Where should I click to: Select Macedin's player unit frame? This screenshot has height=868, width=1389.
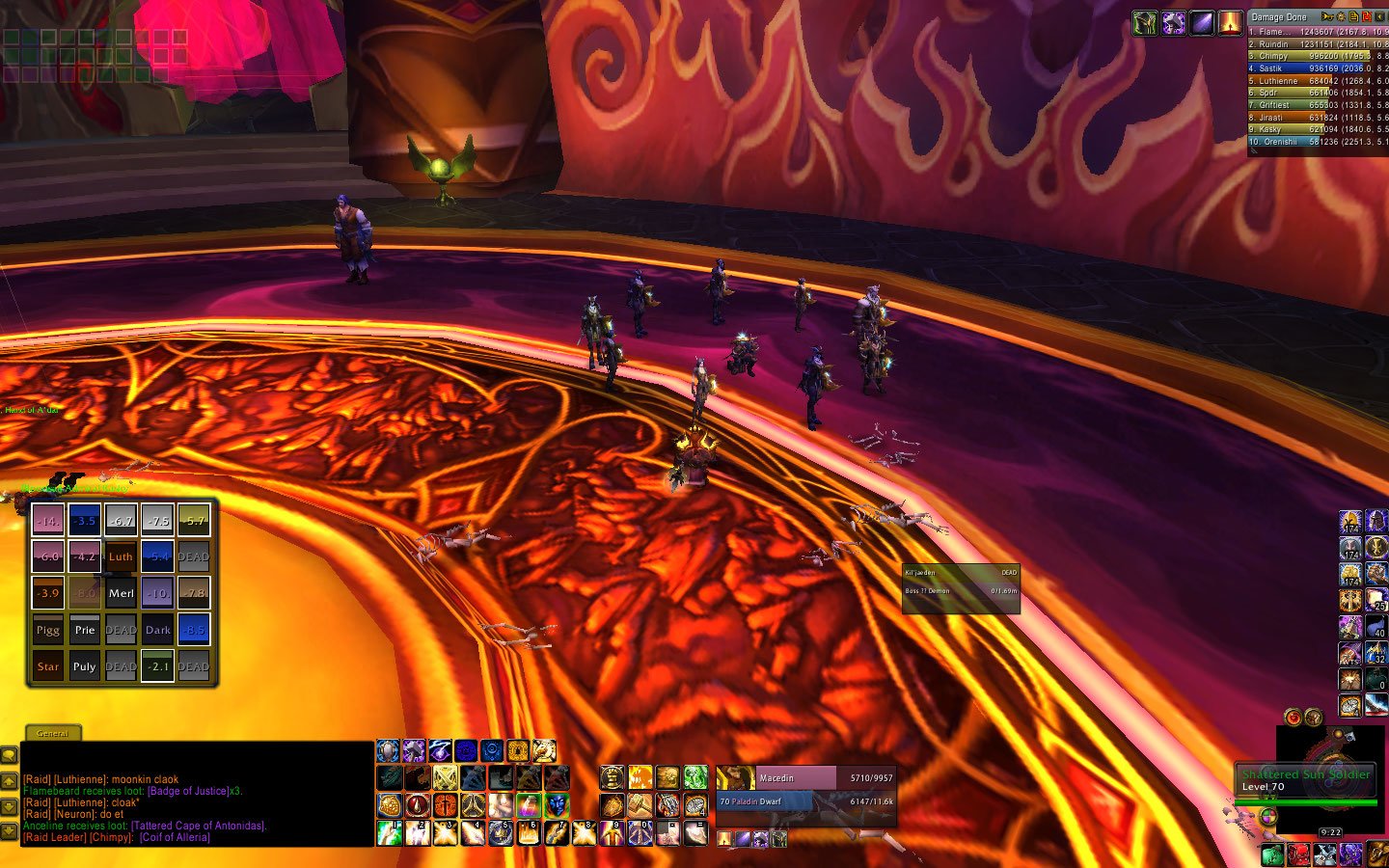coord(805,778)
